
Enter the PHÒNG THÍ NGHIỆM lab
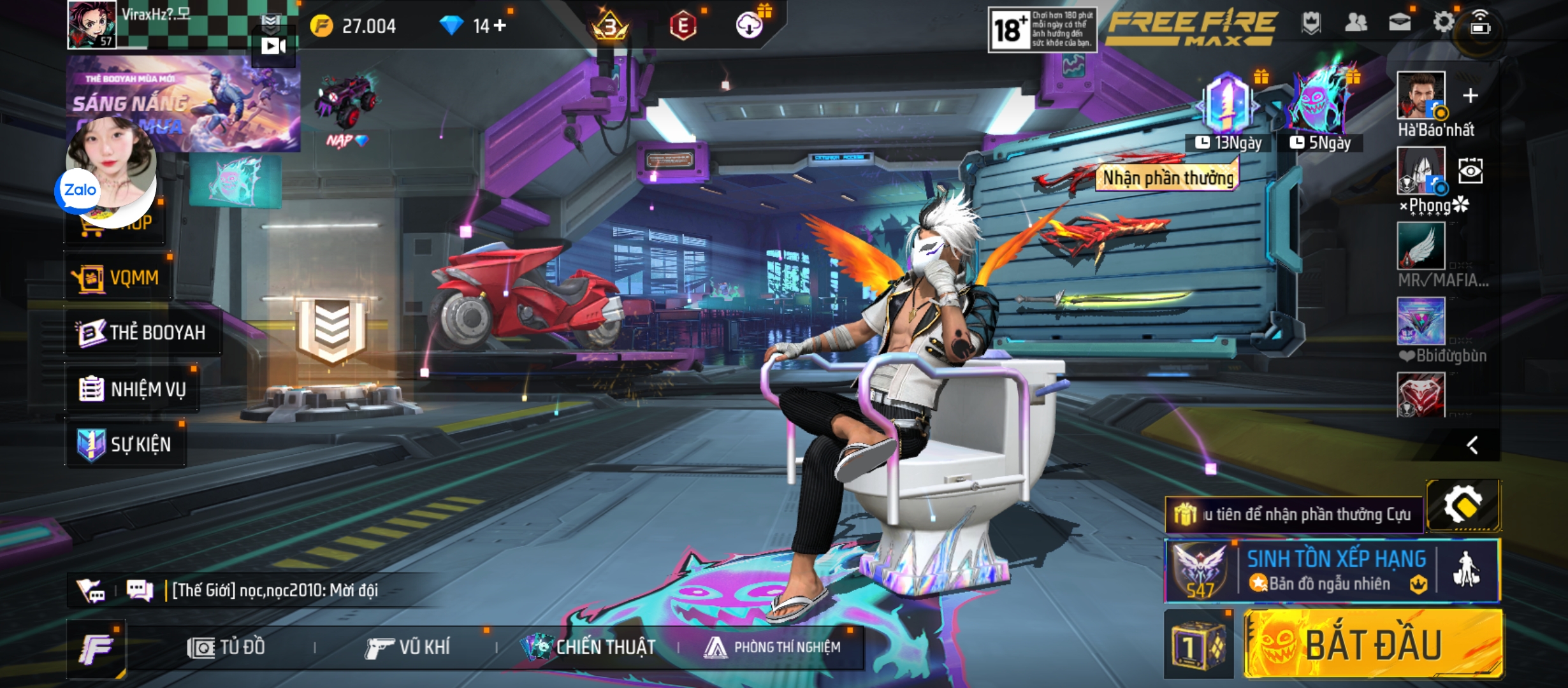pyautogui.click(x=773, y=648)
